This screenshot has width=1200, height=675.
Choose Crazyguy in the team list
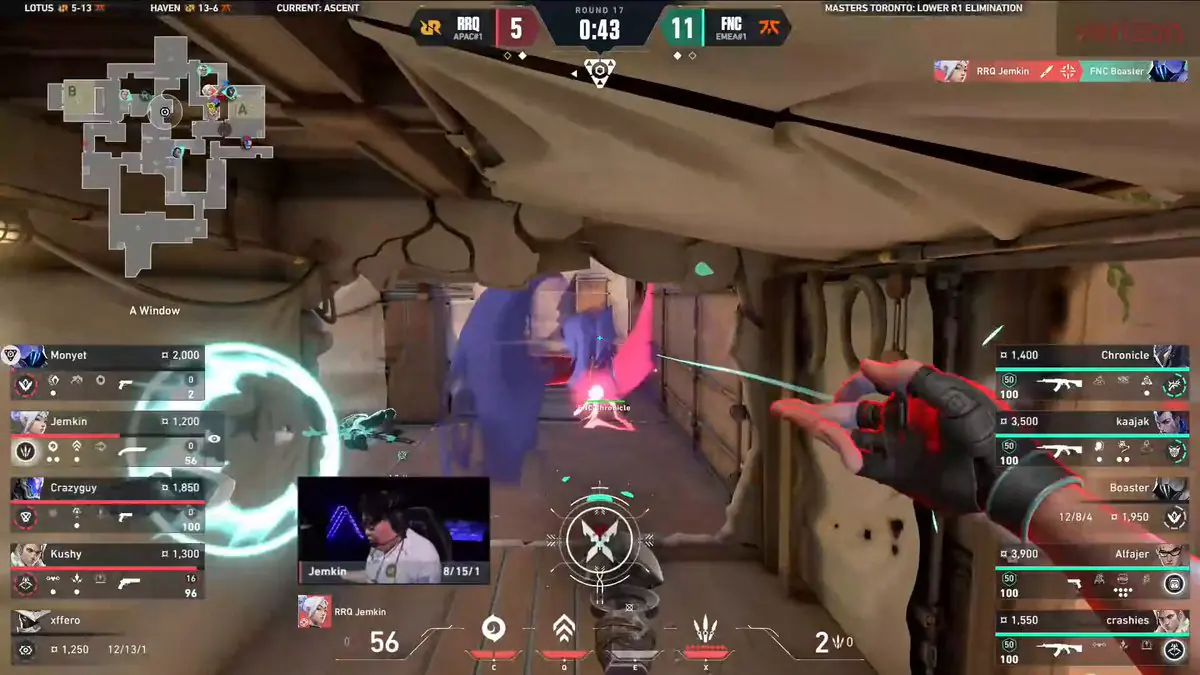(x=108, y=504)
